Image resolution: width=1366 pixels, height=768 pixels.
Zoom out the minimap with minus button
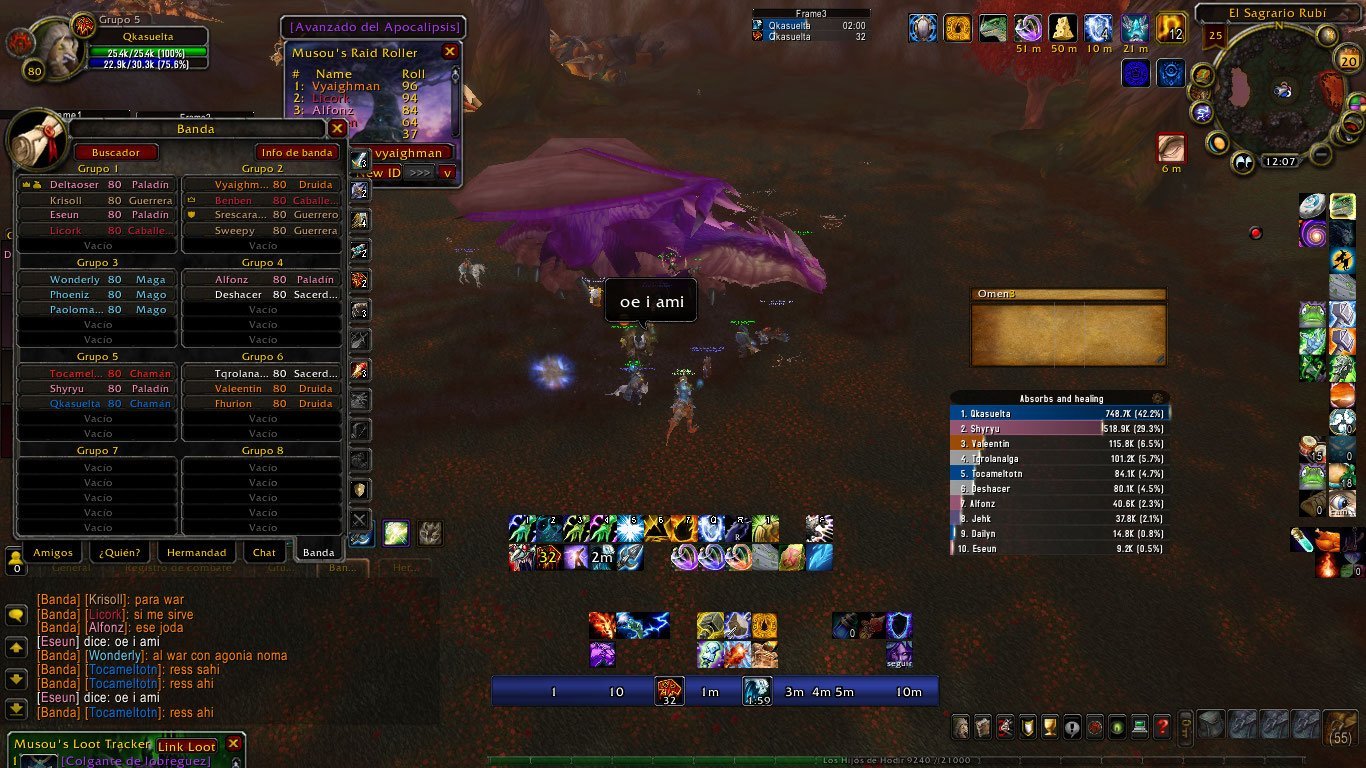pos(1321,155)
